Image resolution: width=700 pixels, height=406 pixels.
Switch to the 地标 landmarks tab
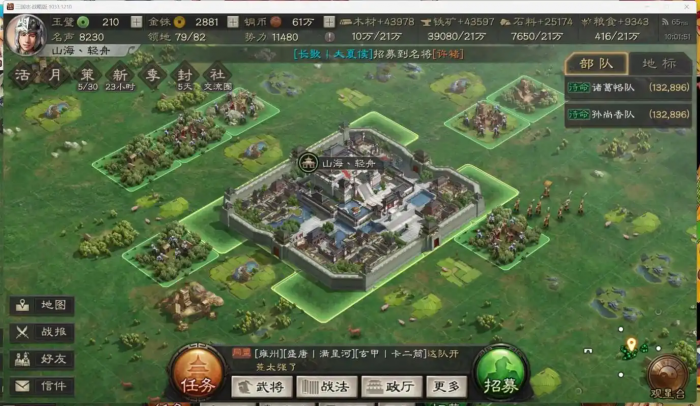658,64
